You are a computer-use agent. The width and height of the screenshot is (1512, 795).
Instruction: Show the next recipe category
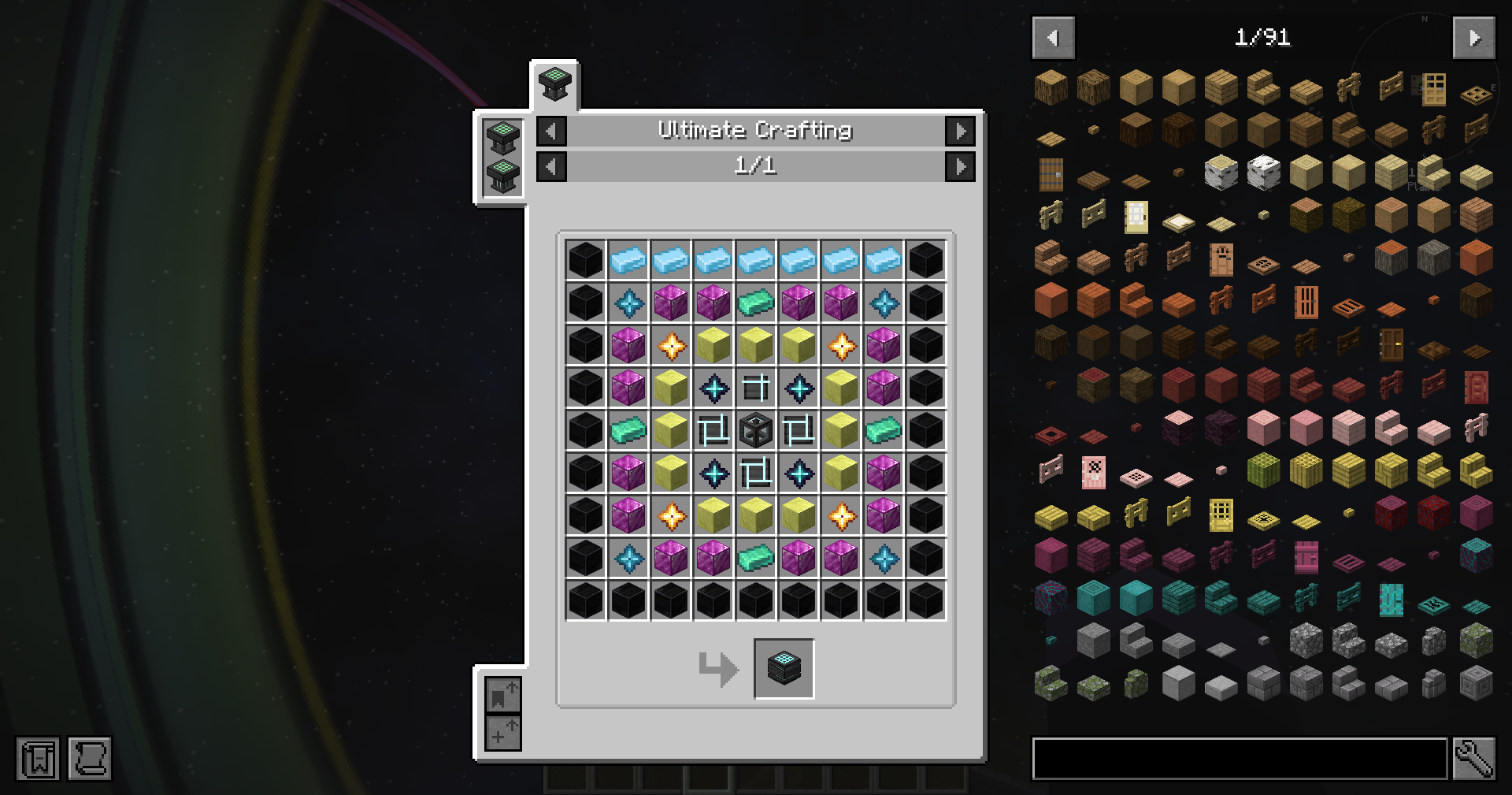tap(960, 131)
